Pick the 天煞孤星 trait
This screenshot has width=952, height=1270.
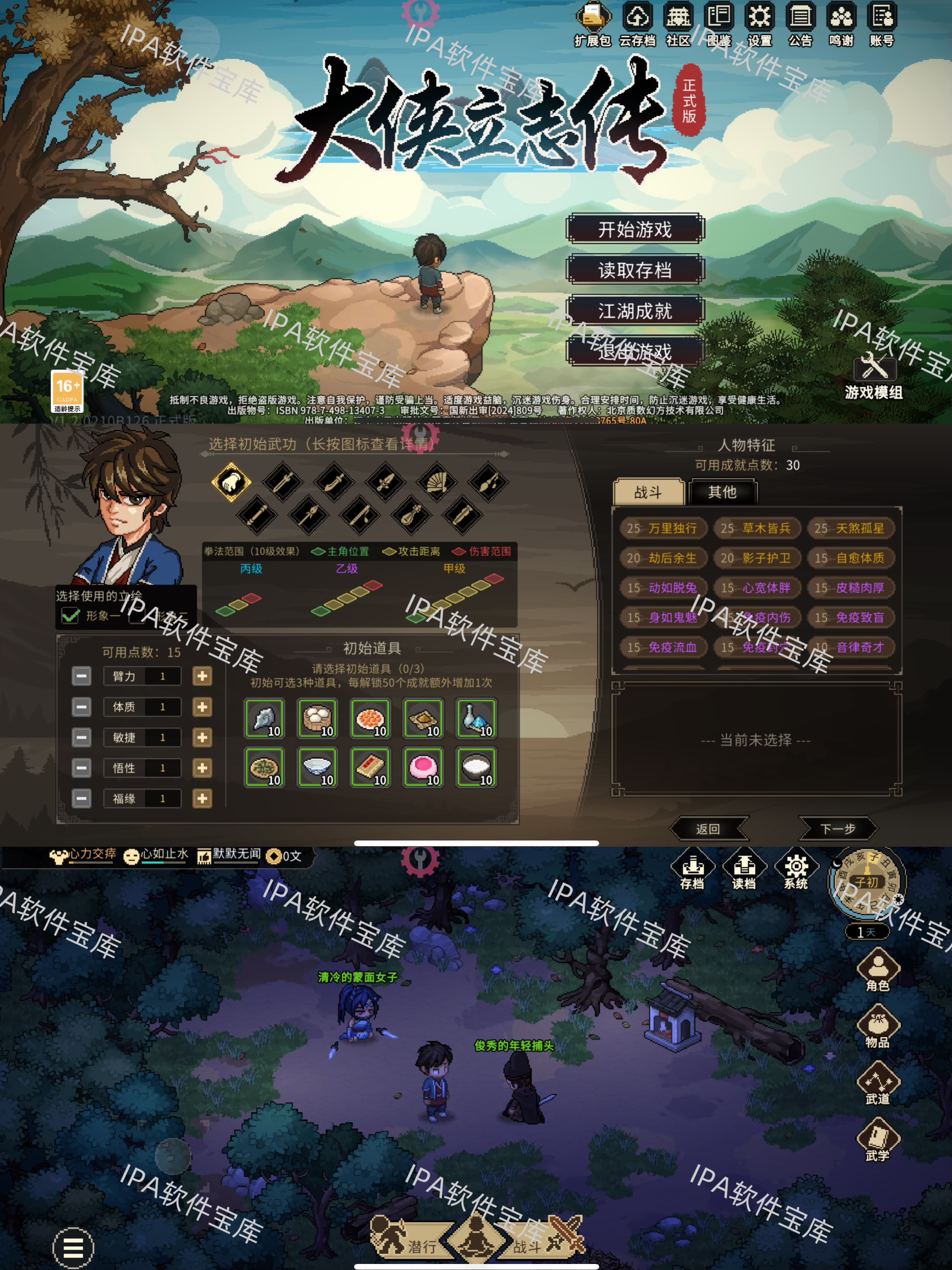tap(850, 528)
